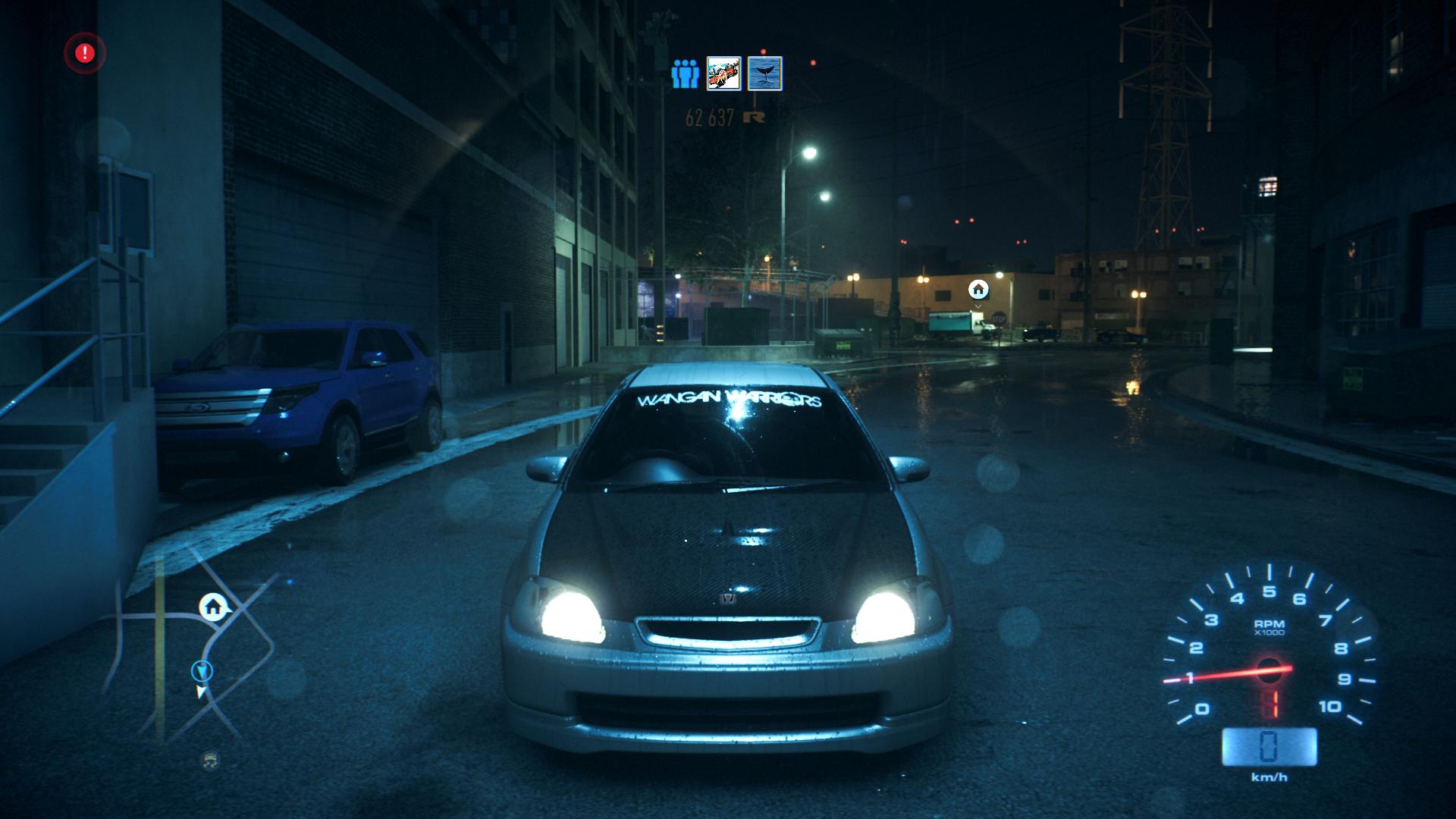Open the blue three-person crew icon

click(x=684, y=74)
